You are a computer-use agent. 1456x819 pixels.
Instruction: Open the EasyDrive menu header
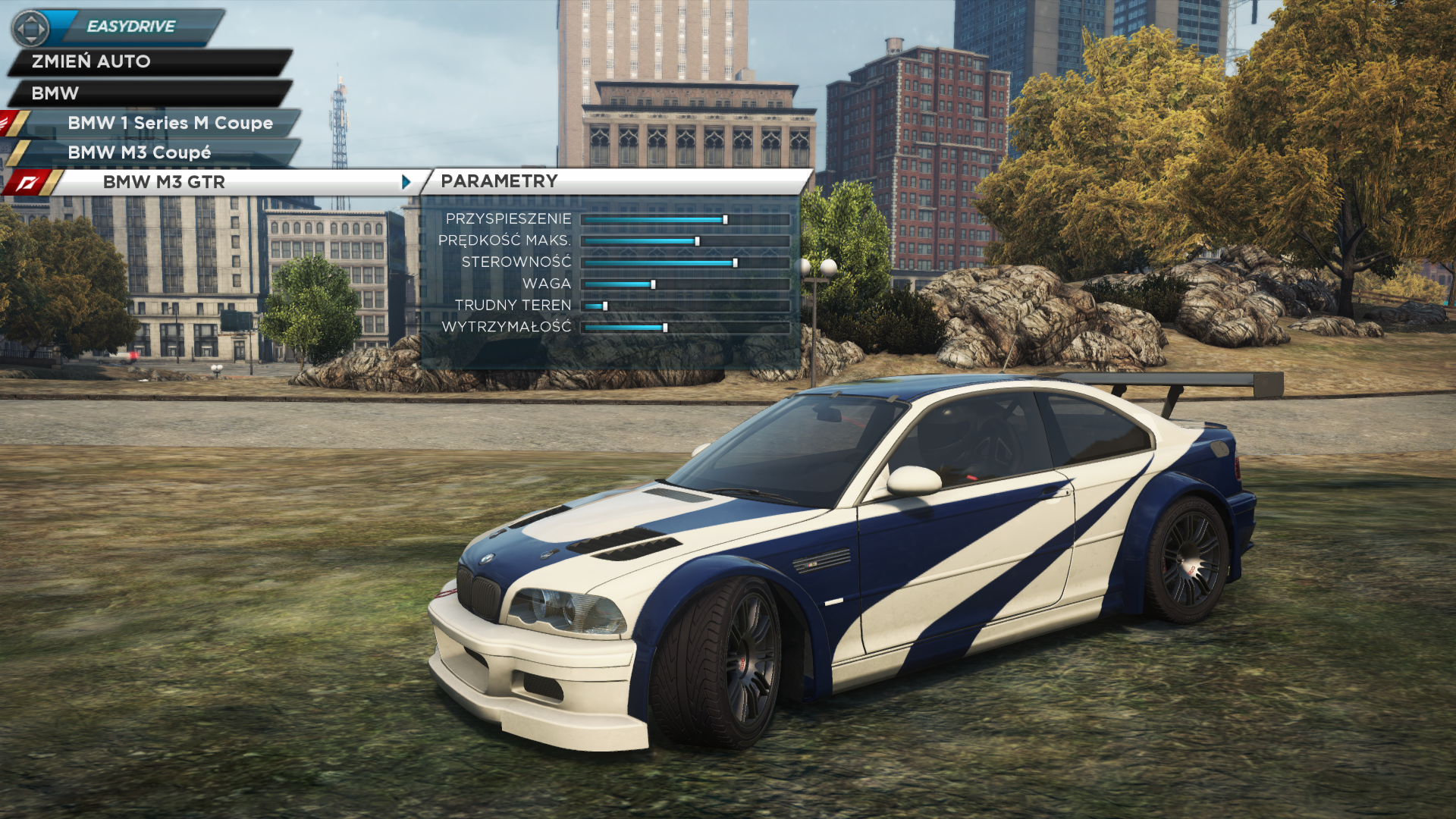(130, 27)
